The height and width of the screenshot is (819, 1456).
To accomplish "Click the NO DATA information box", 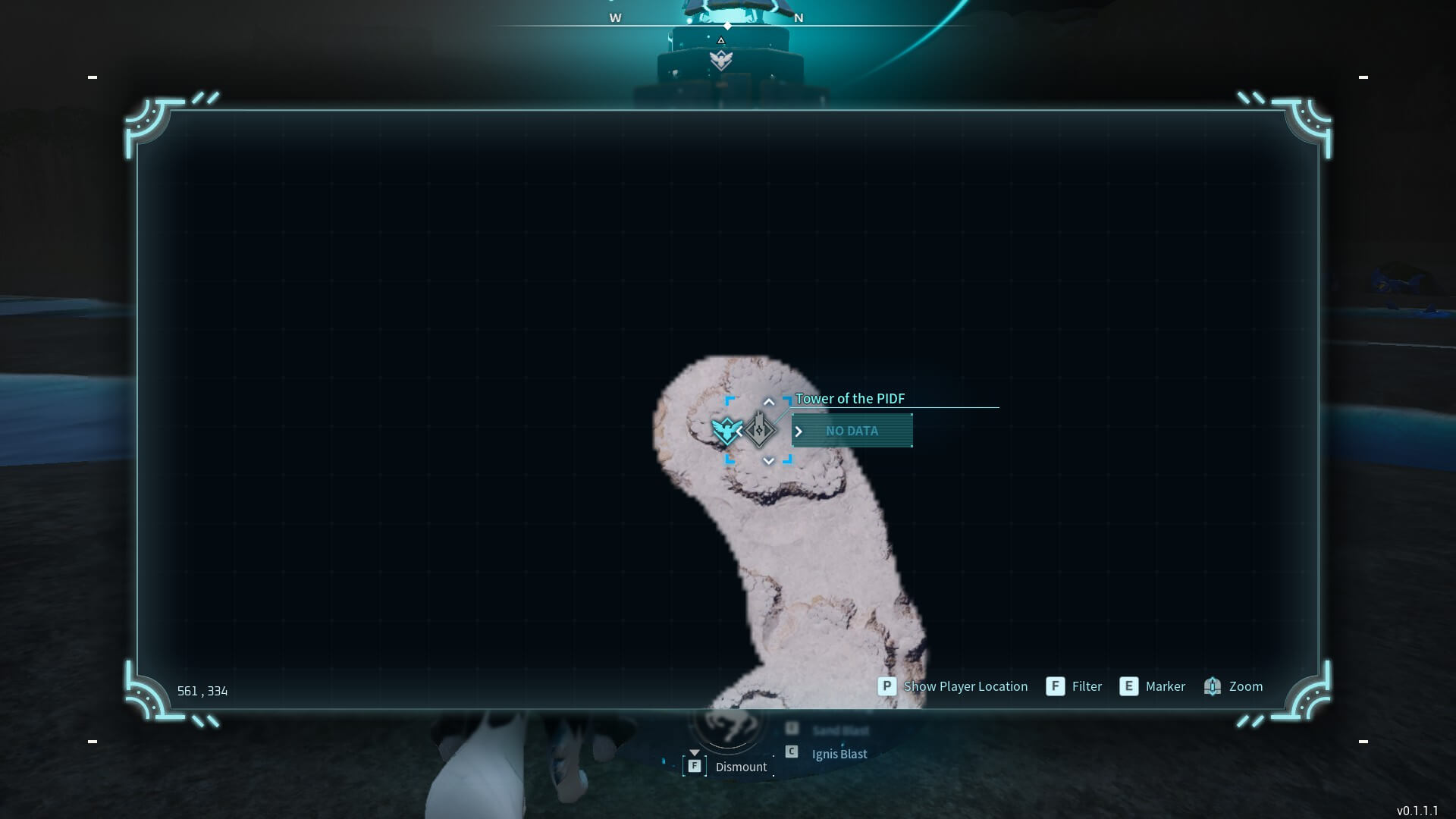I will tap(852, 430).
